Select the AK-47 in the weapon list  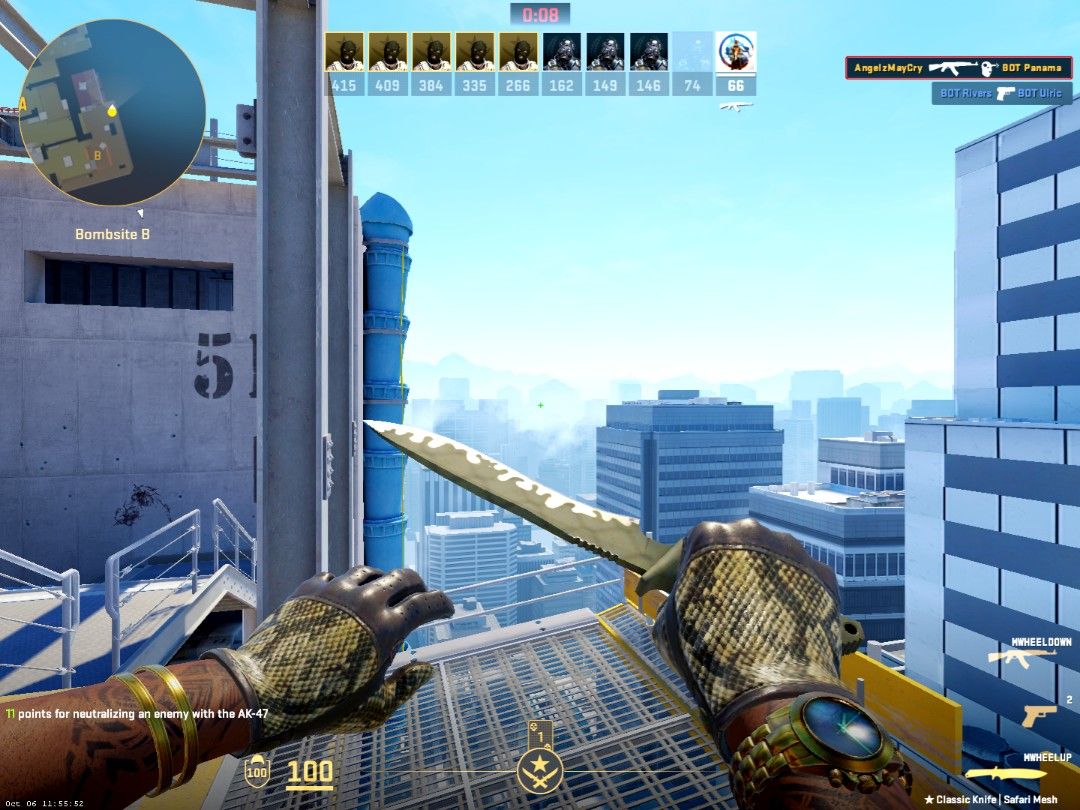(1022, 657)
